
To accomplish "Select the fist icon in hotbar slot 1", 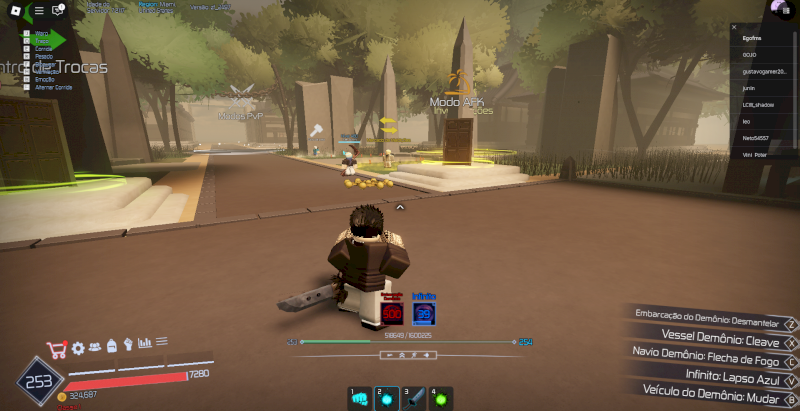I will pos(359,398).
